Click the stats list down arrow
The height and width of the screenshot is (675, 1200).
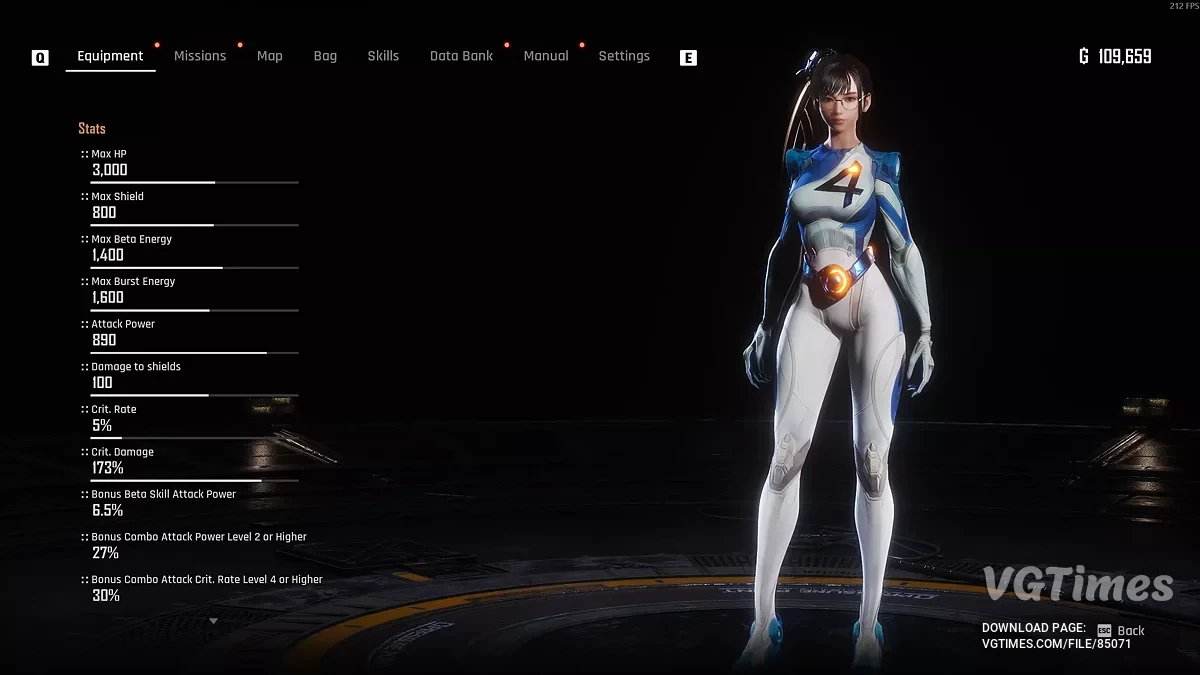(213, 621)
